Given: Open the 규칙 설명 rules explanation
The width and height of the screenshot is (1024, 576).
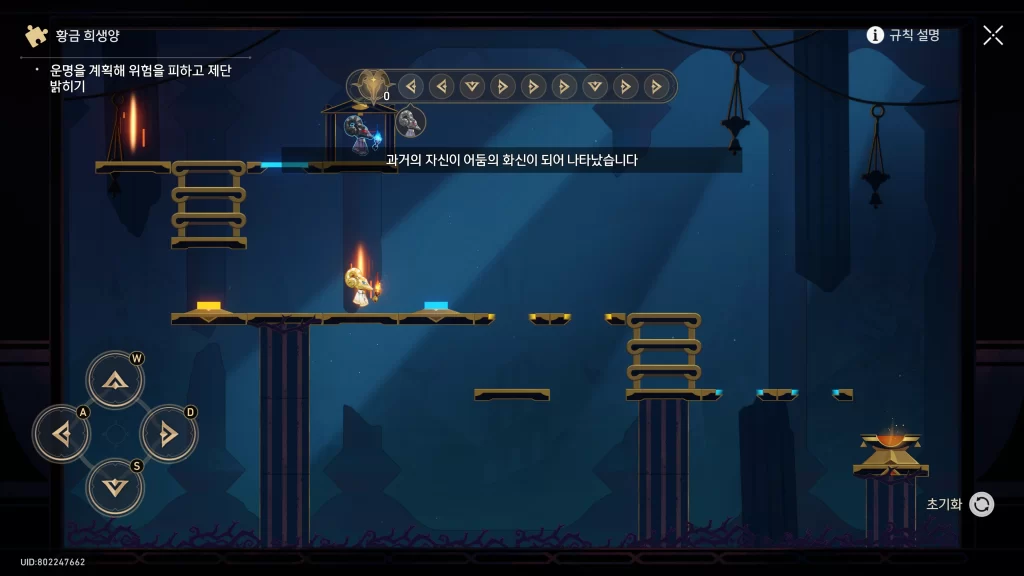Looking at the screenshot, I should coord(903,35).
